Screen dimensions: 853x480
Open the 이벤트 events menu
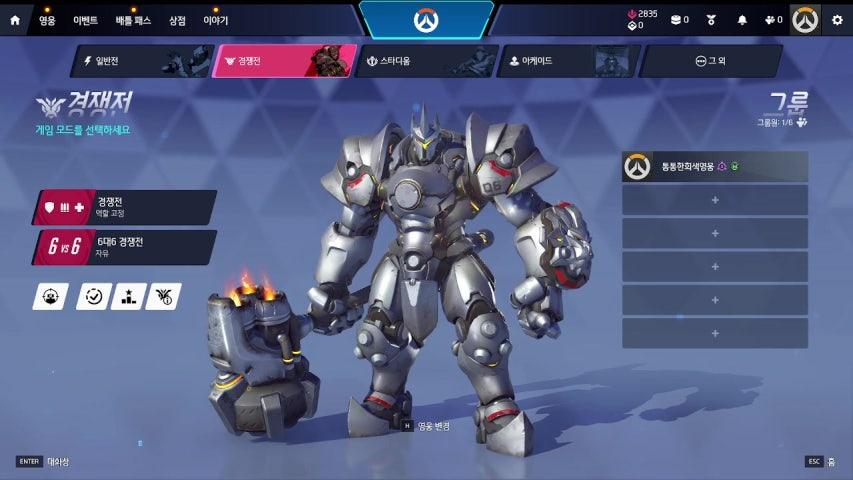coord(85,20)
